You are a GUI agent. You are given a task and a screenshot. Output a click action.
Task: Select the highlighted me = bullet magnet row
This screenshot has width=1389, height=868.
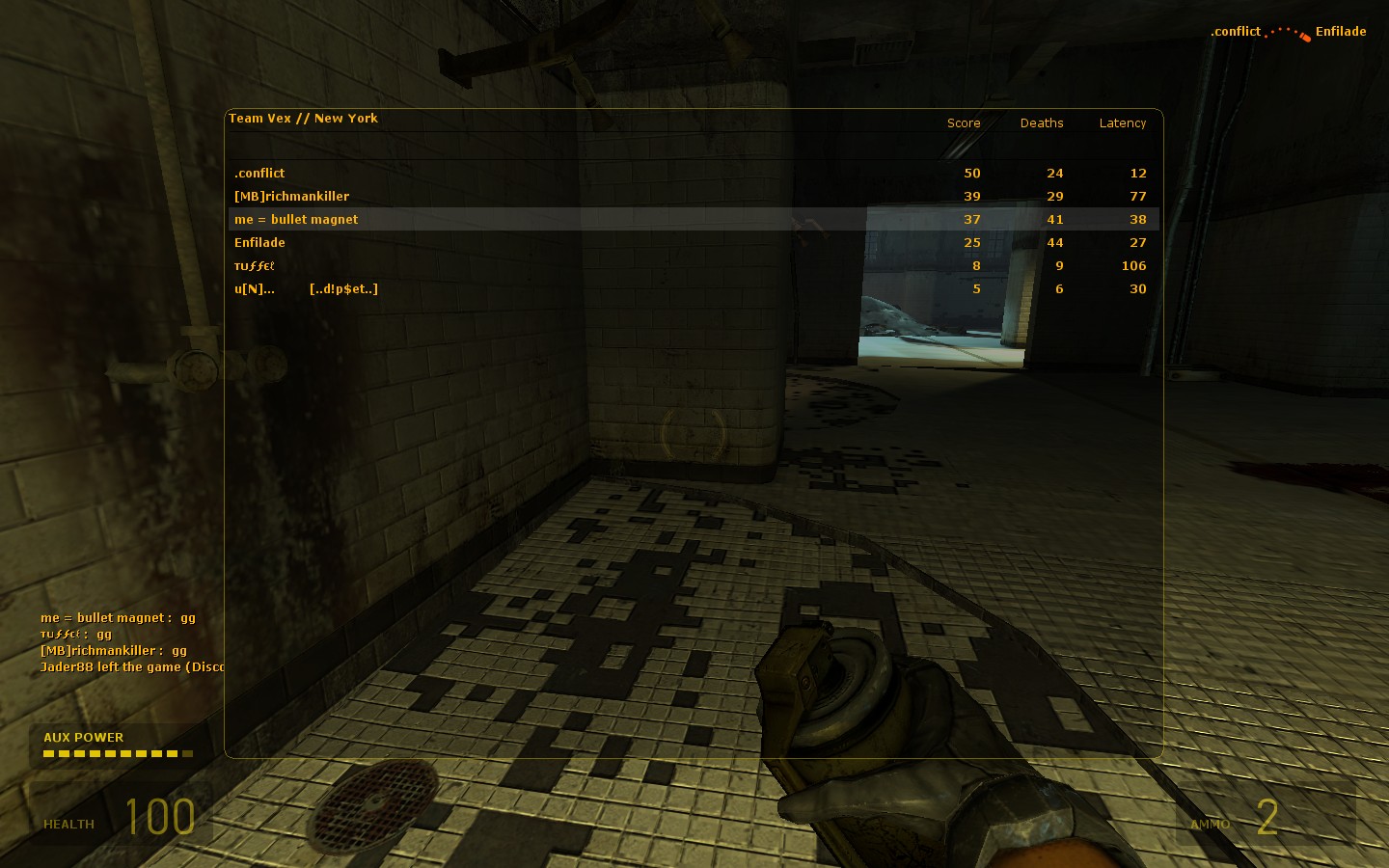pyautogui.click(x=296, y=219)
